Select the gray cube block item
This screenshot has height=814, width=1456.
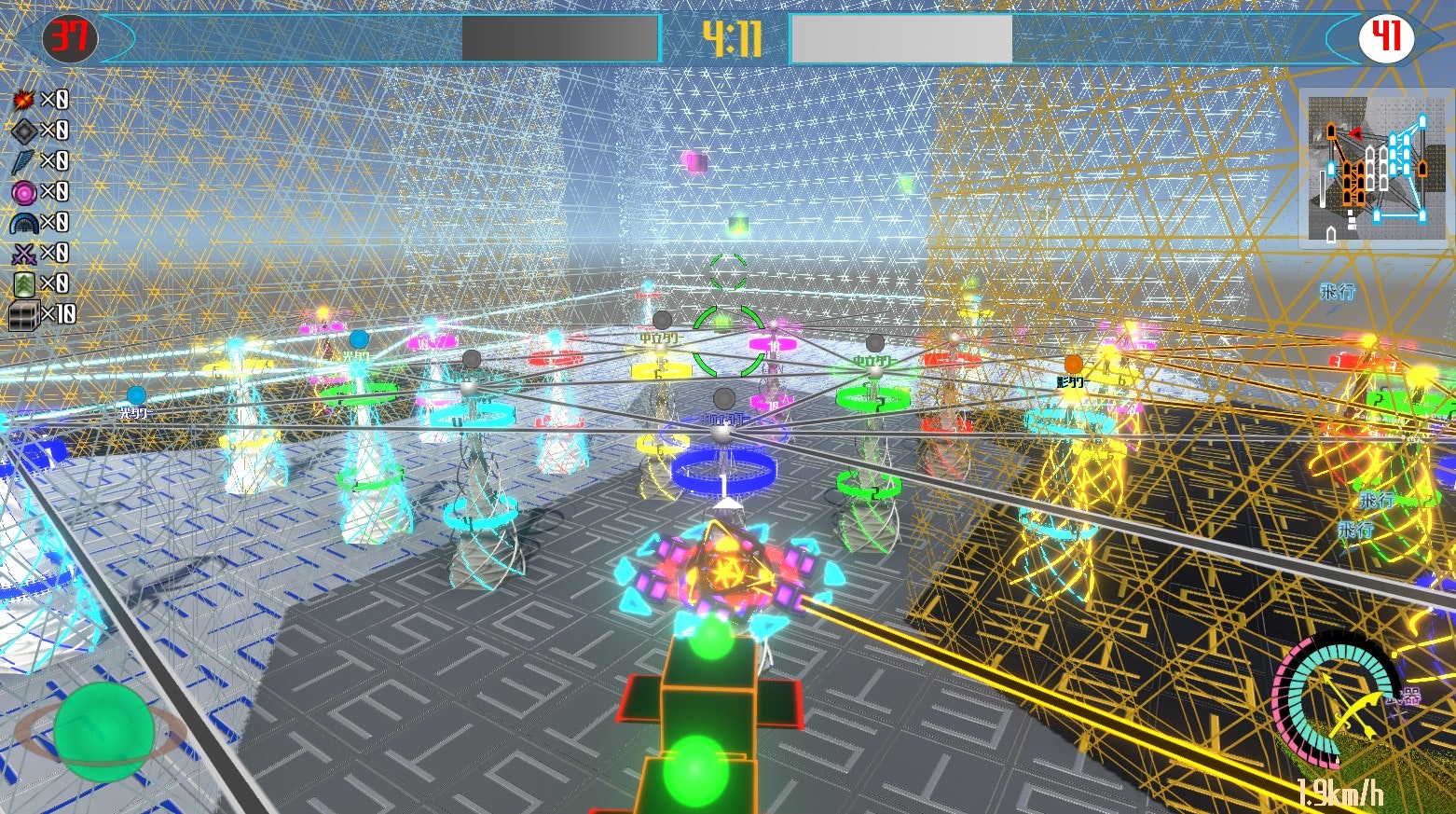23,315
